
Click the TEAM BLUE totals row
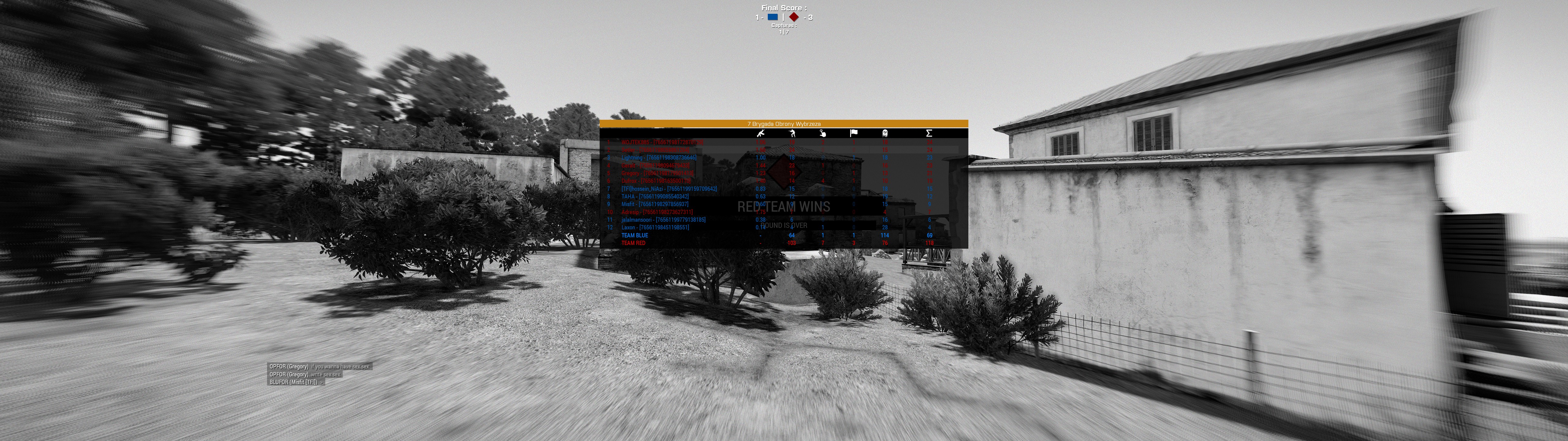[635, 235]
